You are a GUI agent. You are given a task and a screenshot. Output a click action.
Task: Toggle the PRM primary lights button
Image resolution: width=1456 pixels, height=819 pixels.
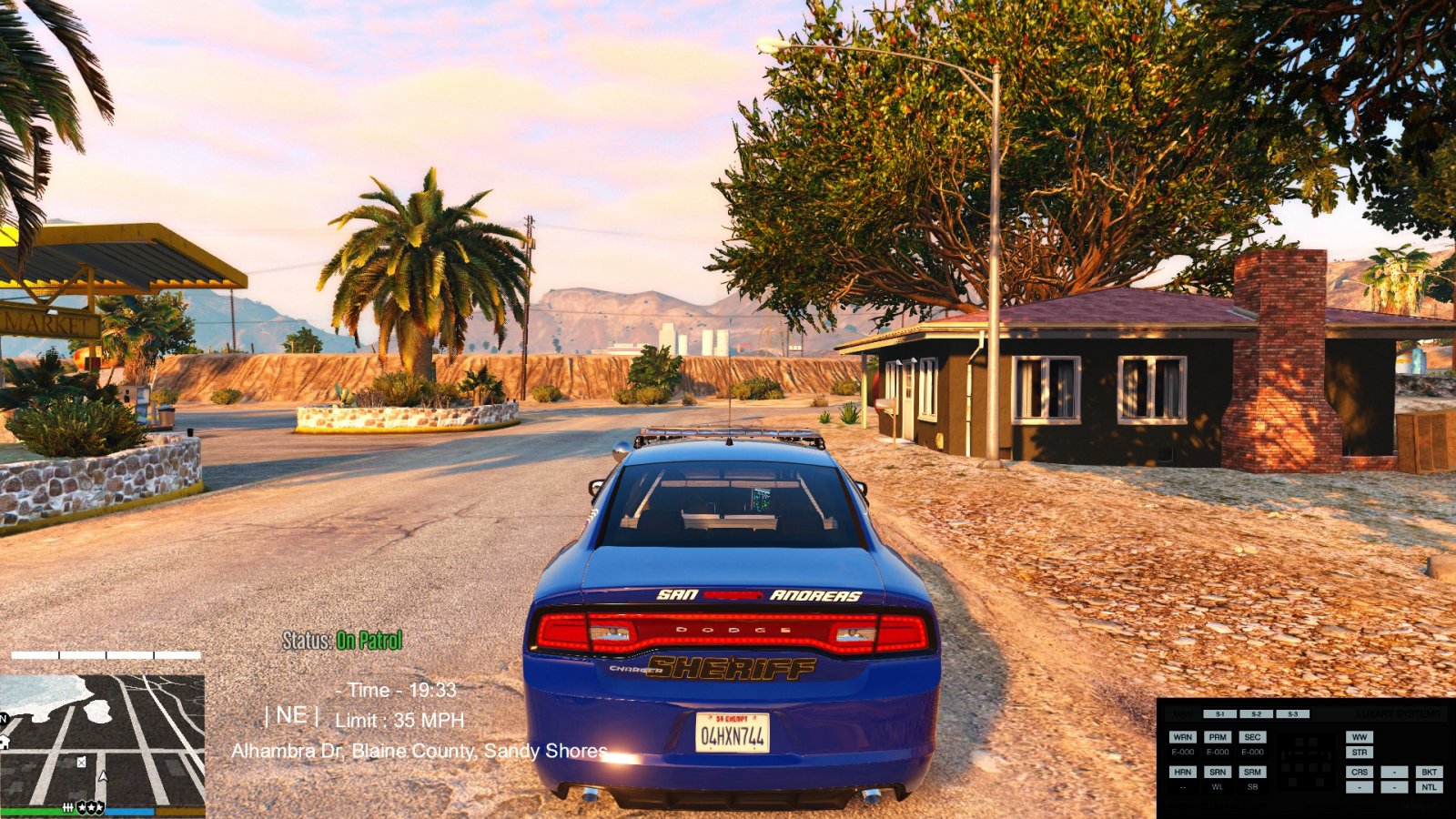pyautogui.click(x=1218, y=737)
